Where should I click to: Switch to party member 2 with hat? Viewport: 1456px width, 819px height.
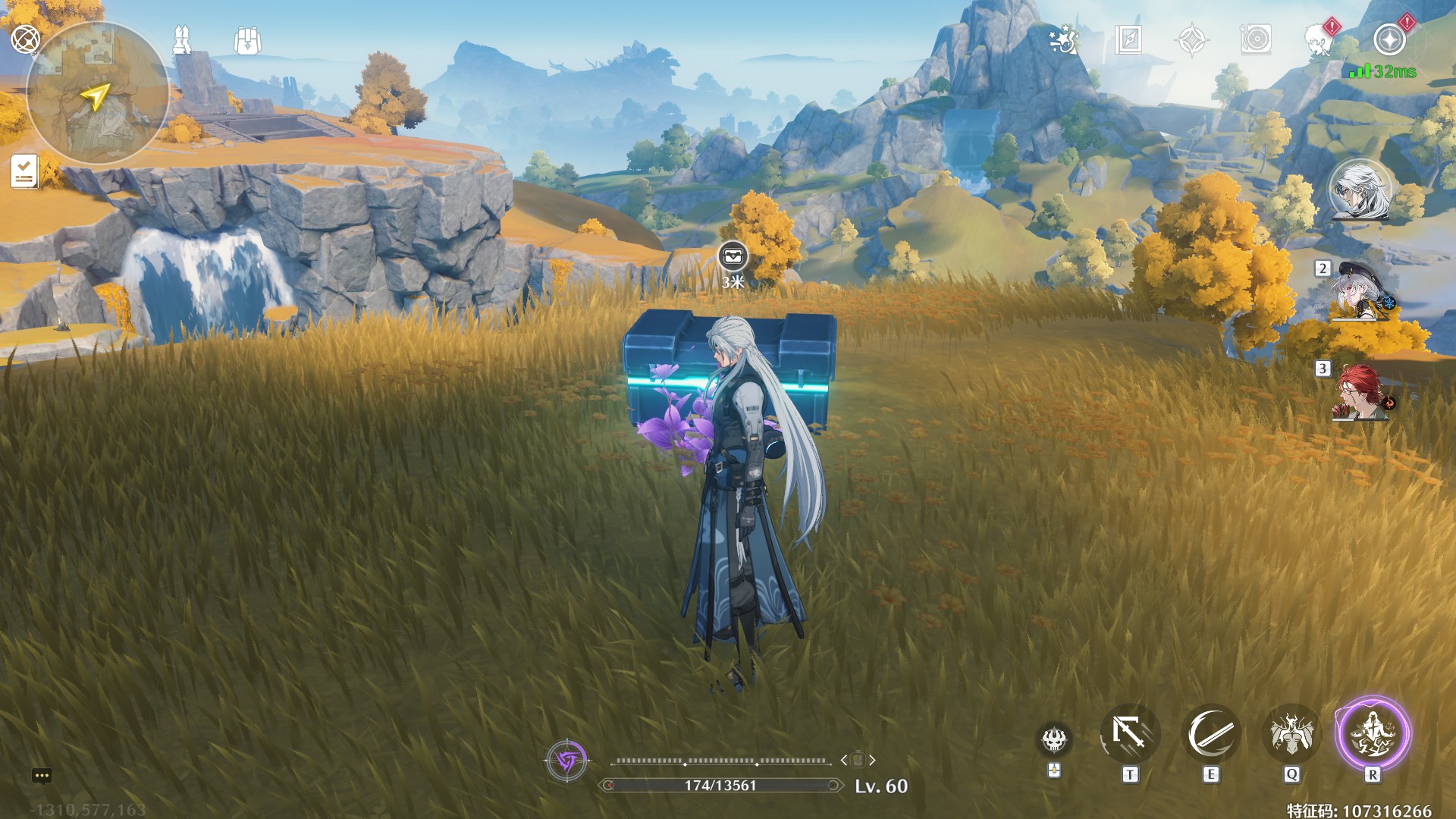pyautogui.click(x=1360, y=292)
